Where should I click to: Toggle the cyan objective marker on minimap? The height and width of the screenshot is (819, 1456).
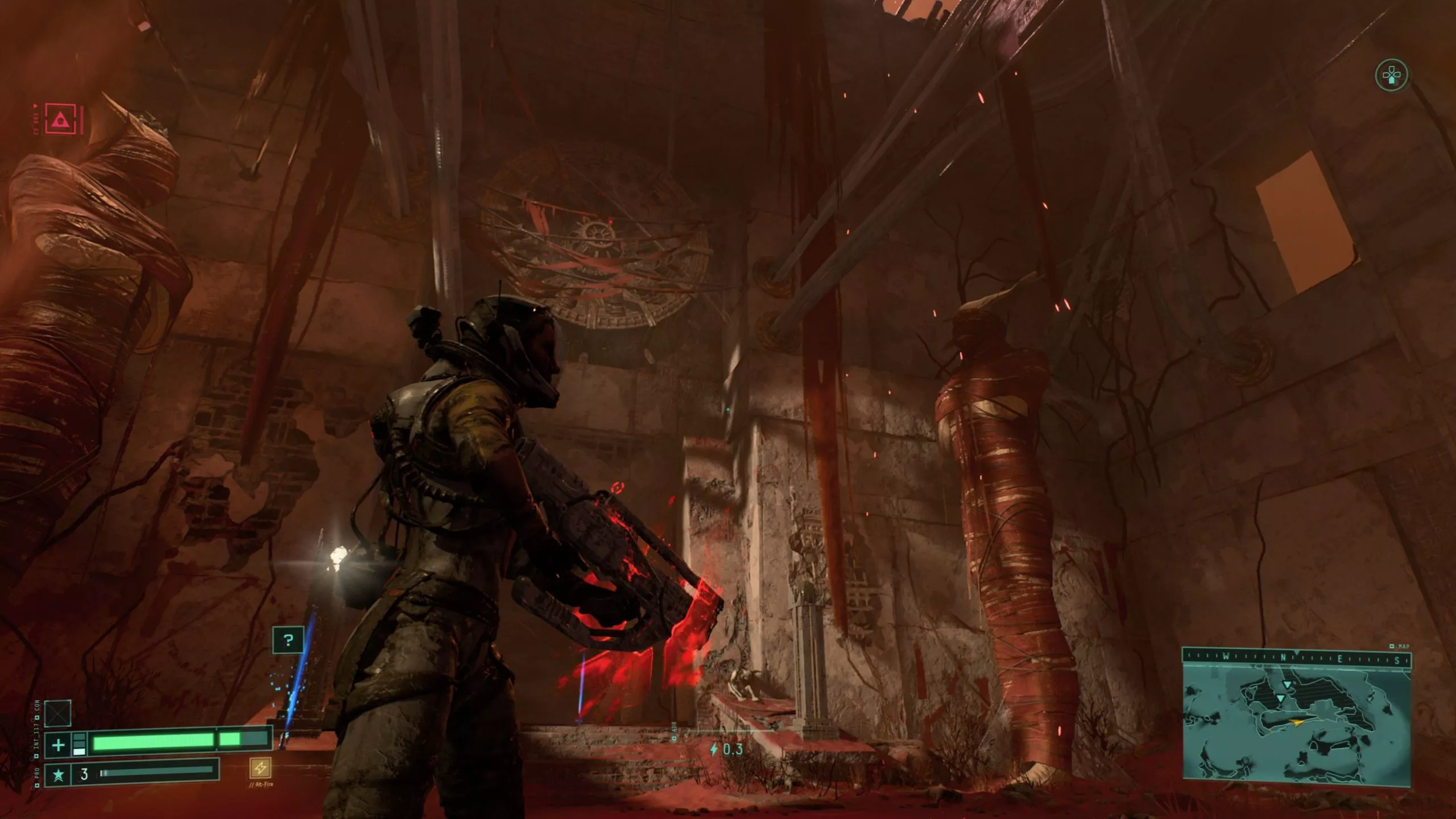tap(1287, 685)
